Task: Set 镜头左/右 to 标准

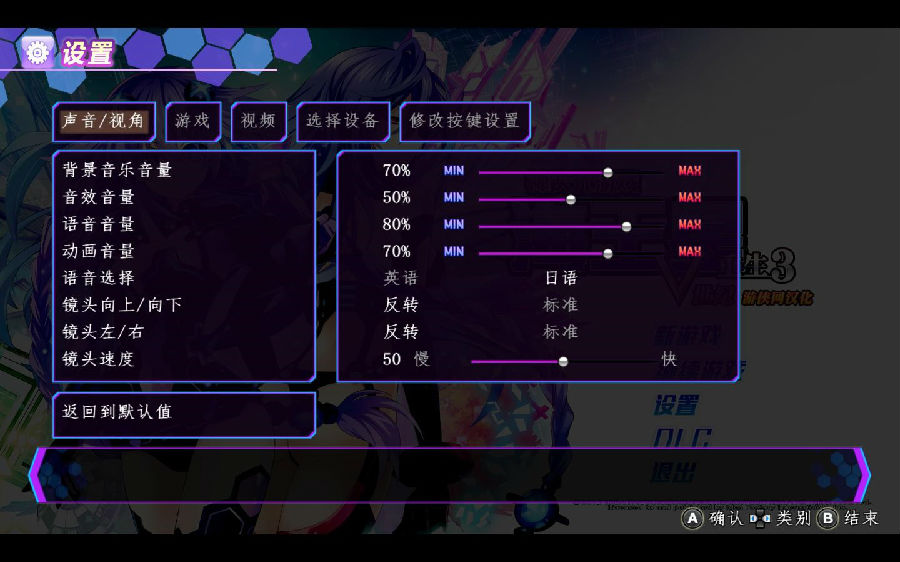Action: [x=560, y=332]
